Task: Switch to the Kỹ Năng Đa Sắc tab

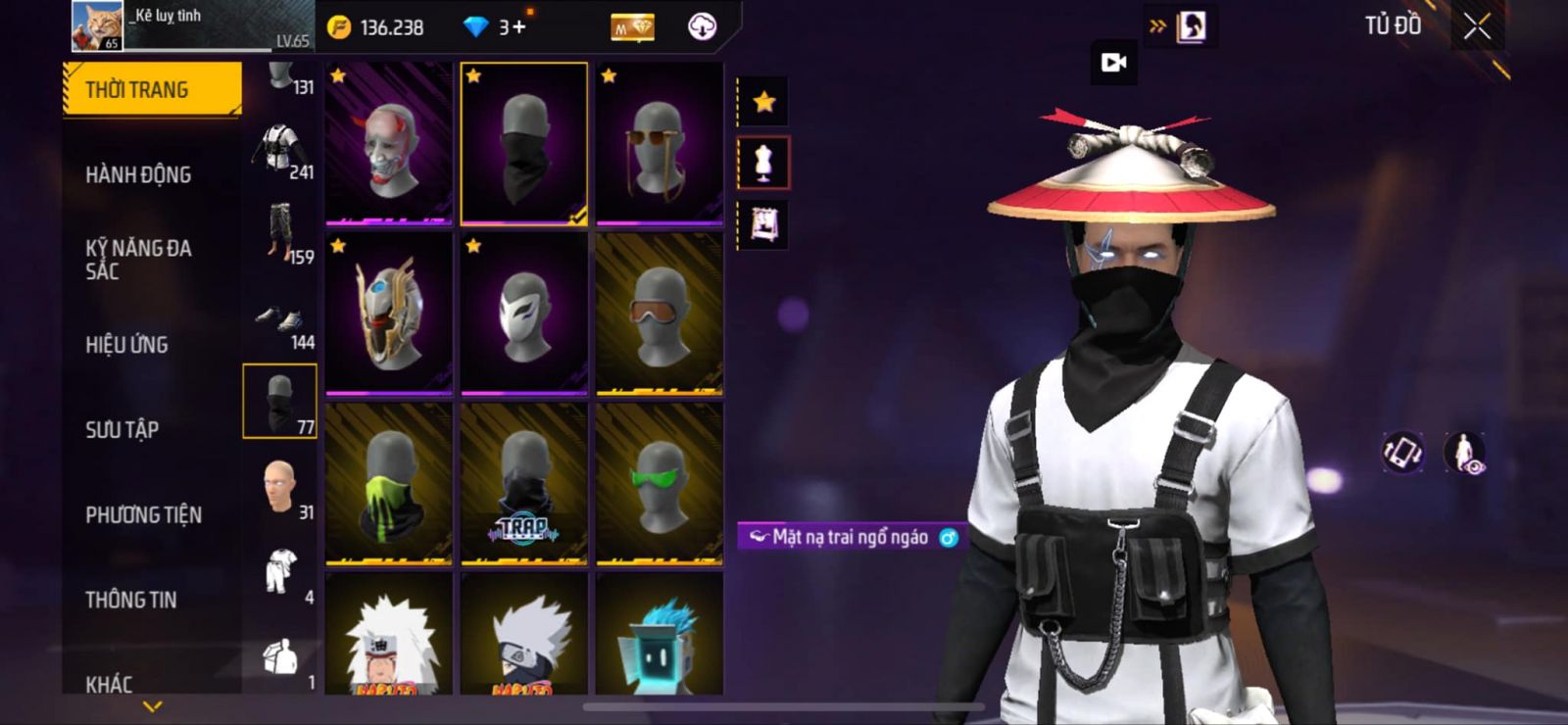Action: coord(138,259)
